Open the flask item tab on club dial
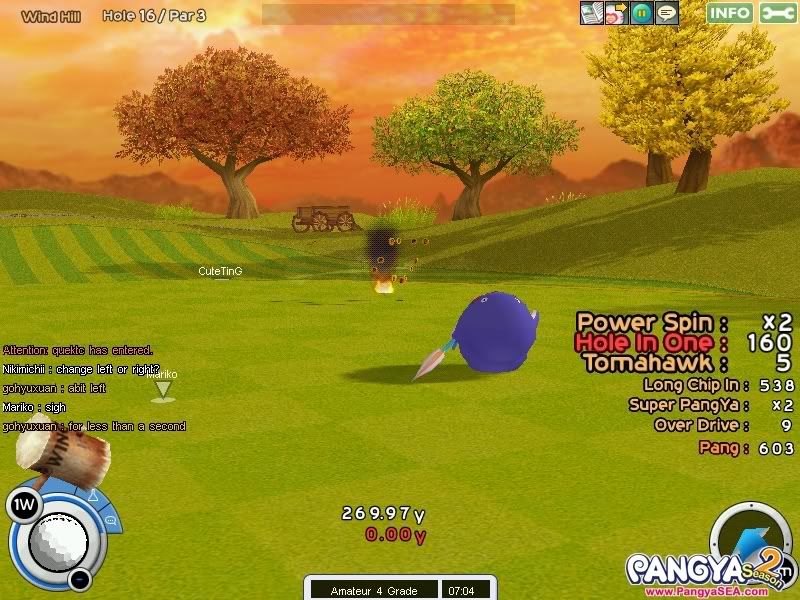Image resolution: width=800 pixels, height=600 pixels. click(x=91, y=496)
